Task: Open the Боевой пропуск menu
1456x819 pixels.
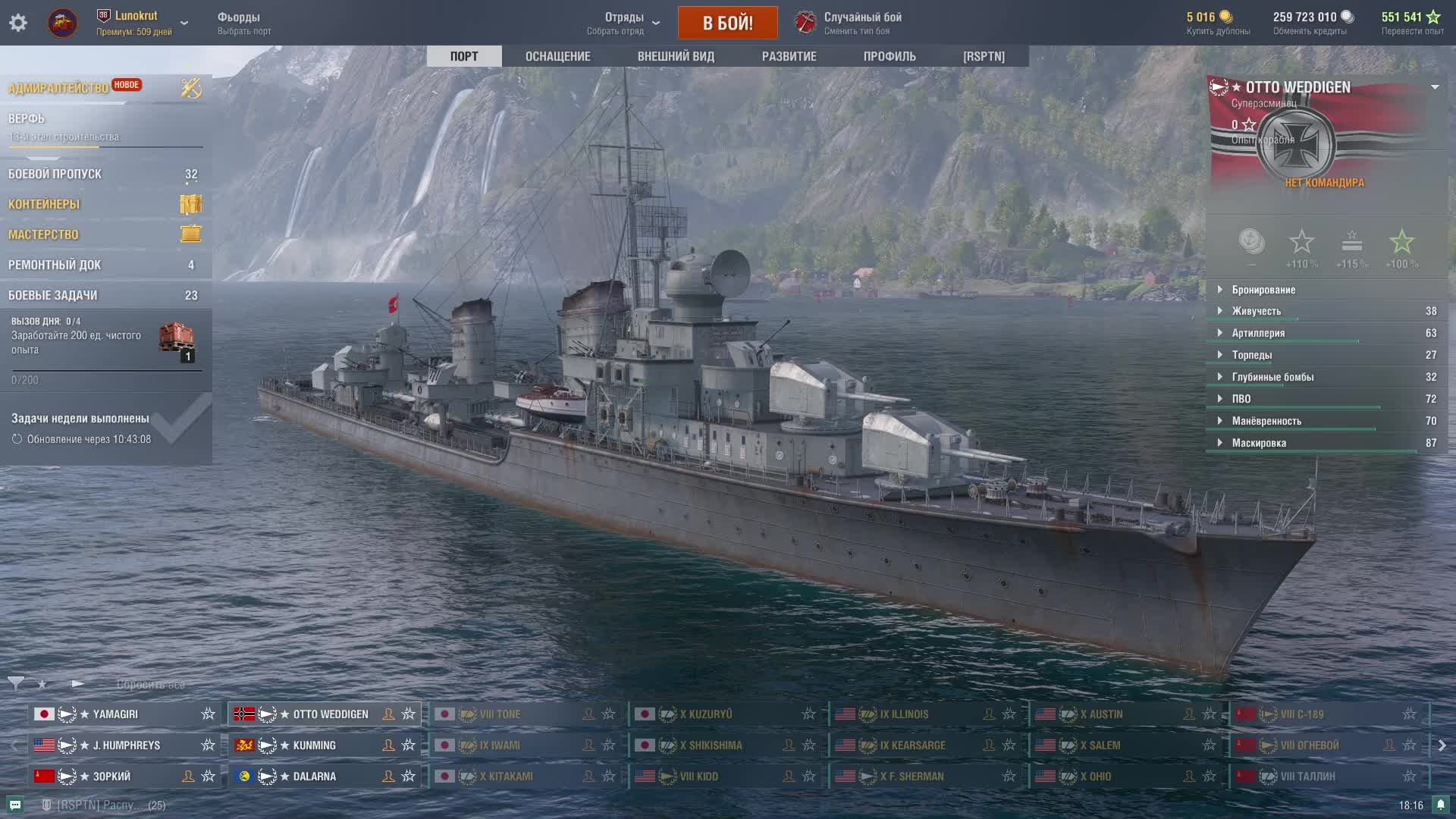Action: click(x=55, y=174)
